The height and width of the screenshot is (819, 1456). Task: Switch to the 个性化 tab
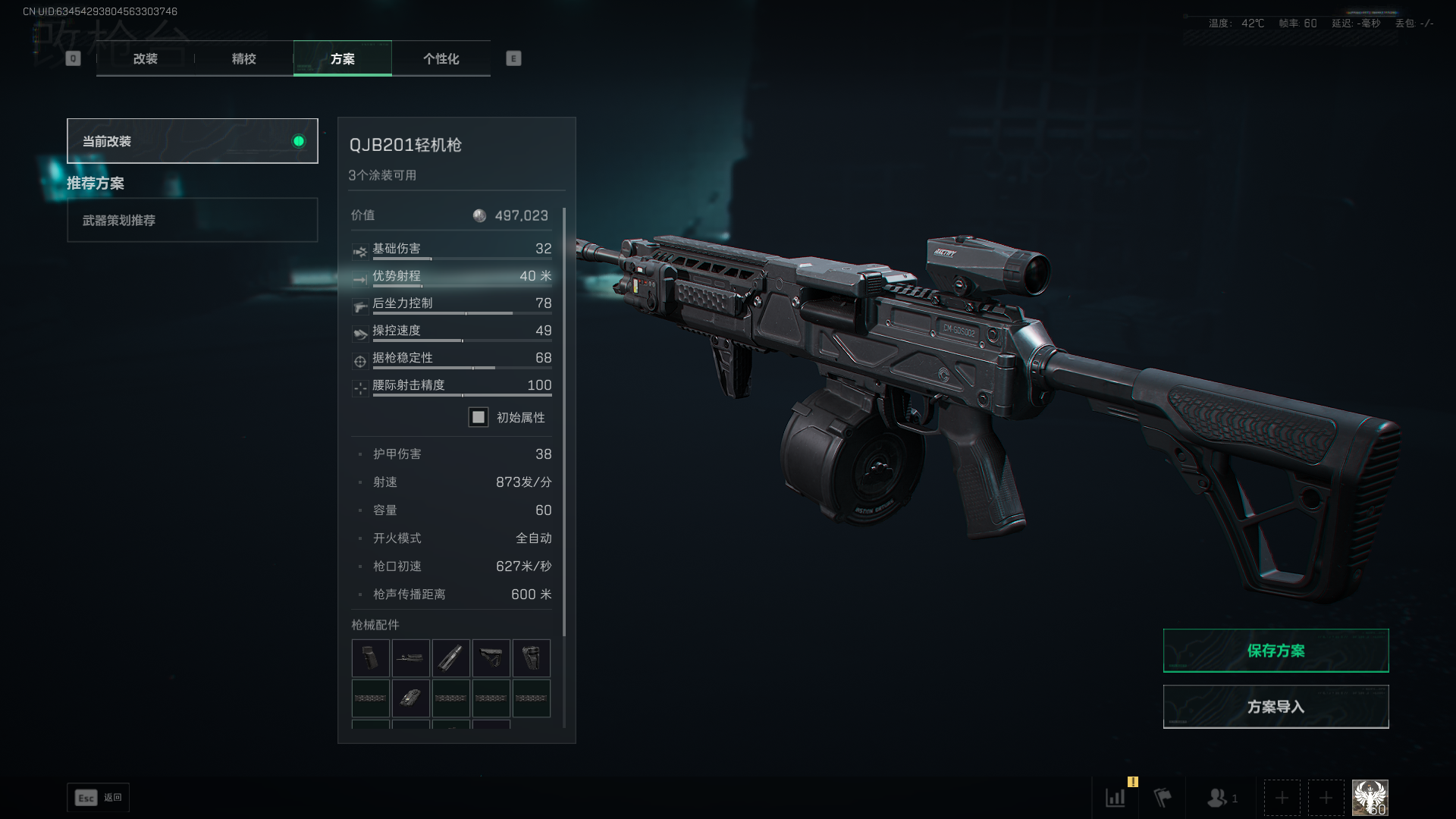point(441,58)
